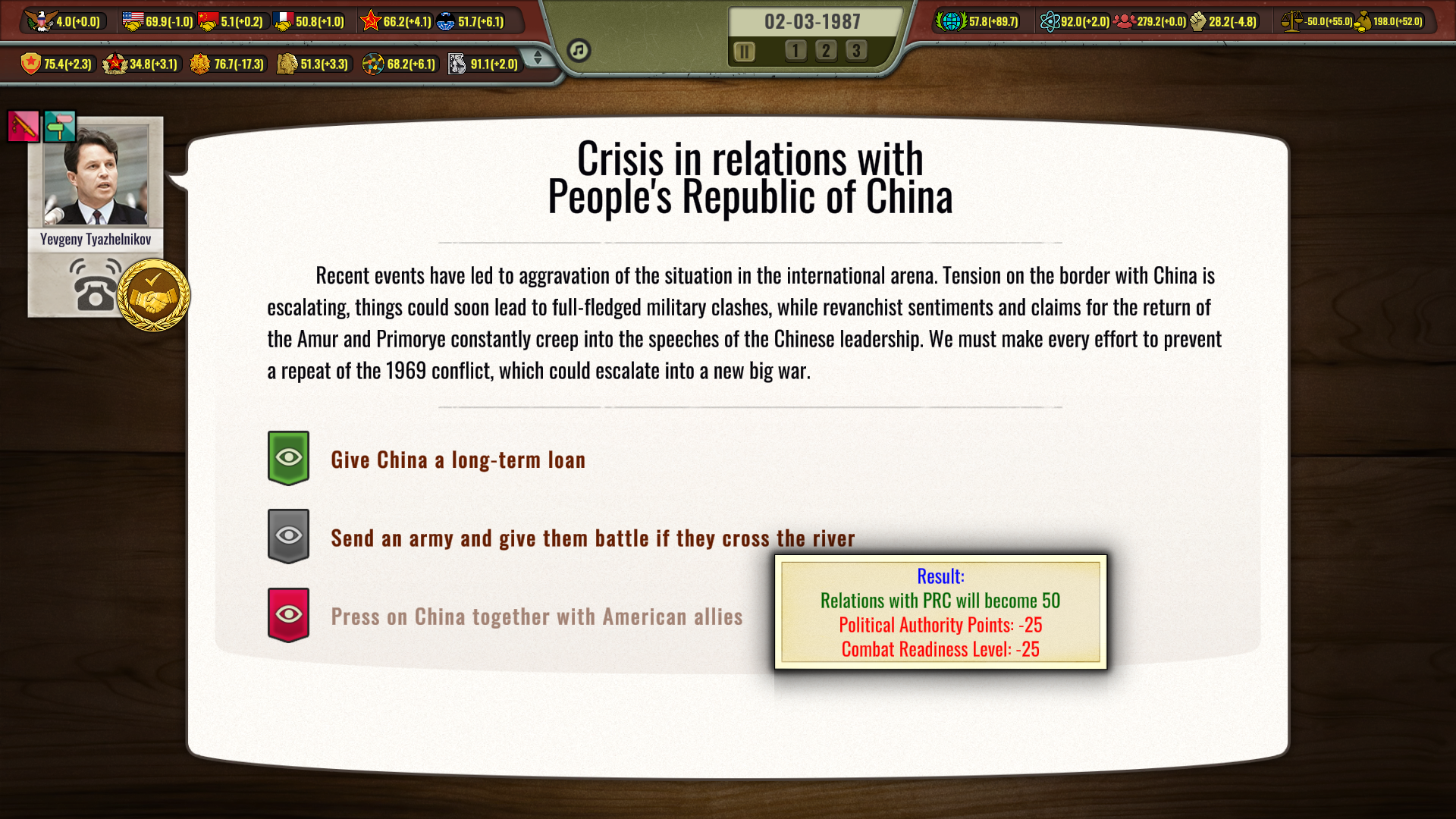Image resolution: width=1456 pixels, height=819 pixels.
Task: Open Yevgeny Tyazhelnikov's portrait
Action: point(96,175)
